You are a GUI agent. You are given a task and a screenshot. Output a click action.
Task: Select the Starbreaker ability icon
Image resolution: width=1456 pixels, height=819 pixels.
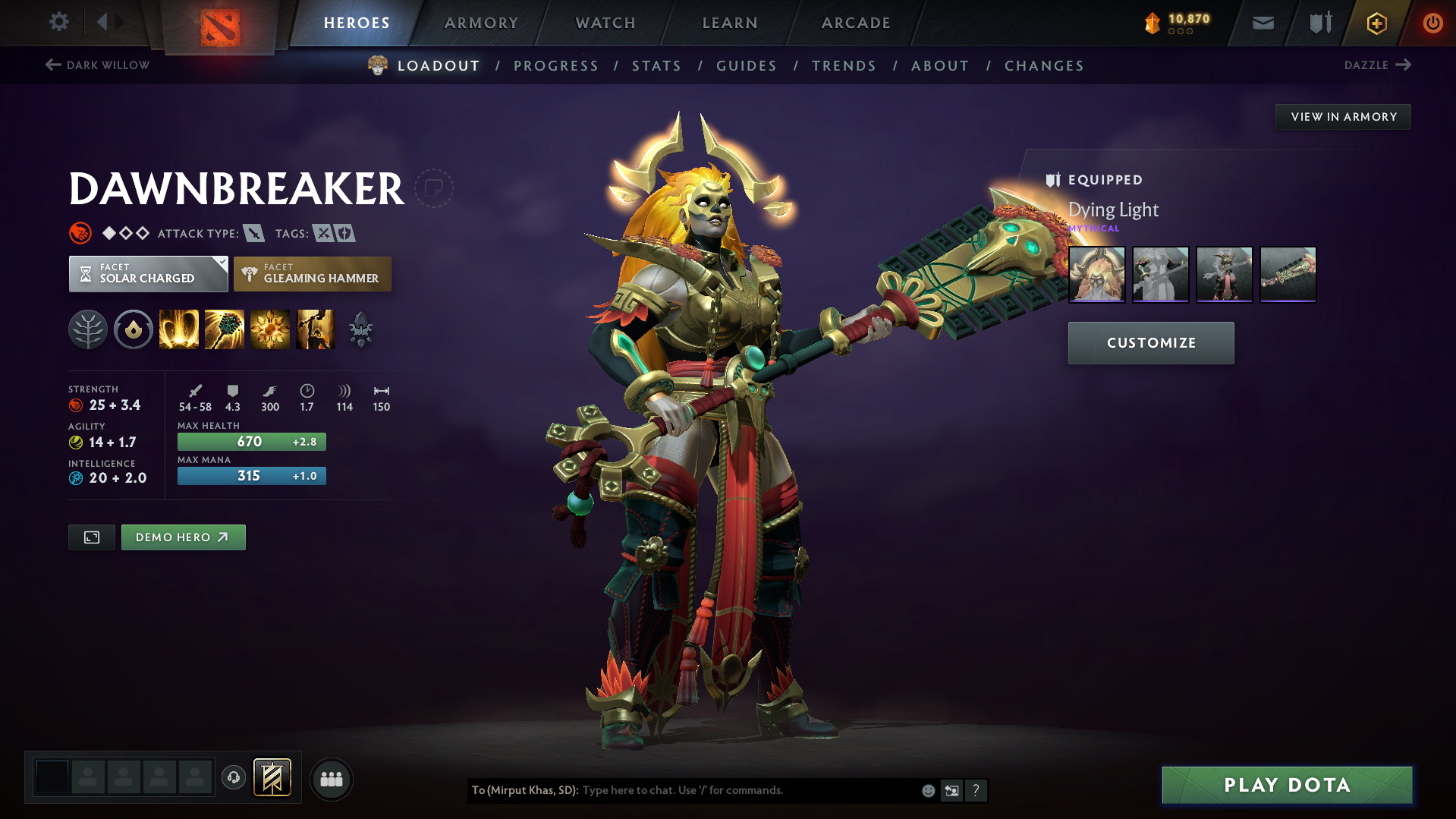pyautogui.click(x=178, y=329)
